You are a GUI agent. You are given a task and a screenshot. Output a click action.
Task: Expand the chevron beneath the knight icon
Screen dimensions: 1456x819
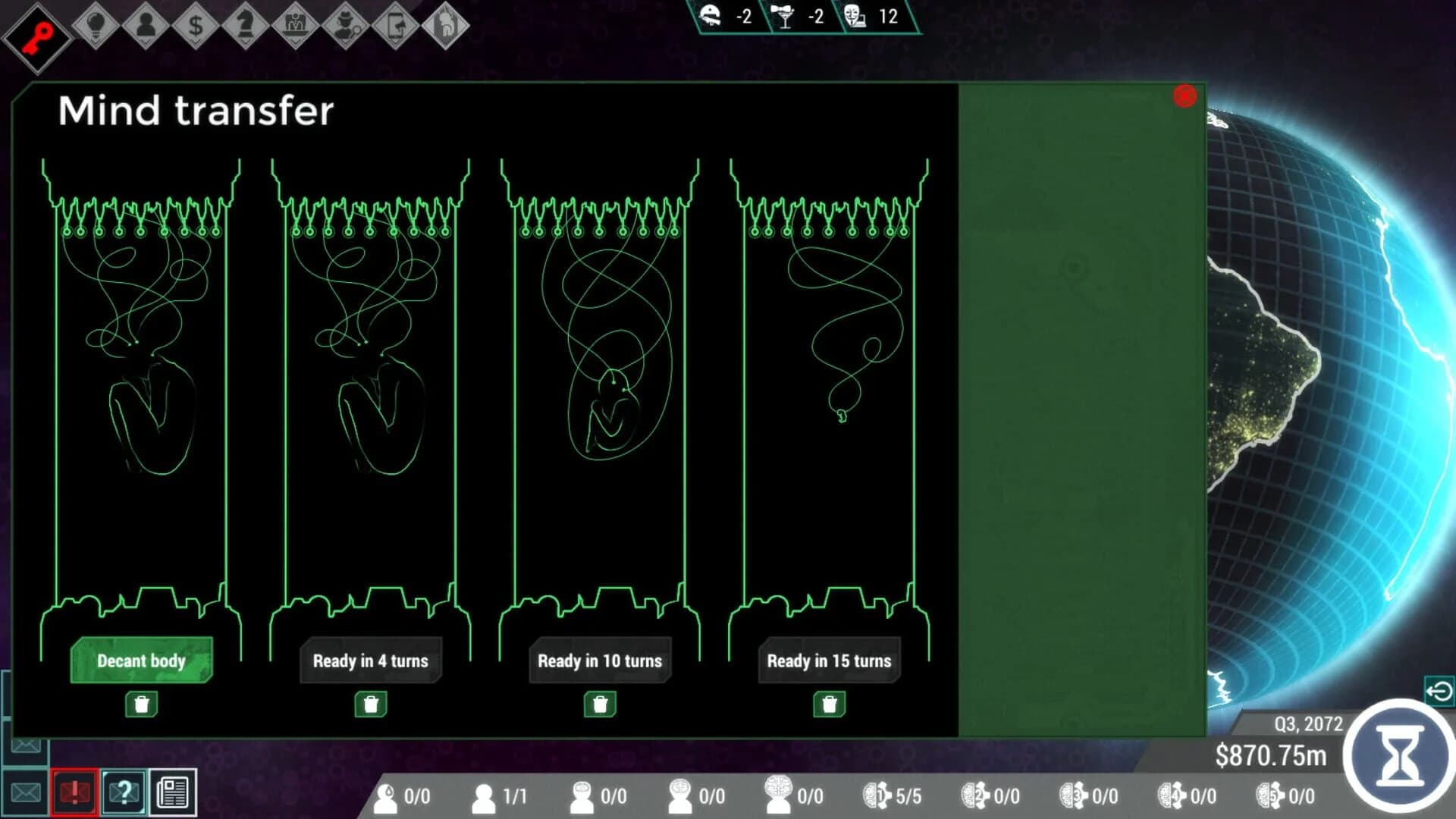click(244, 42)
